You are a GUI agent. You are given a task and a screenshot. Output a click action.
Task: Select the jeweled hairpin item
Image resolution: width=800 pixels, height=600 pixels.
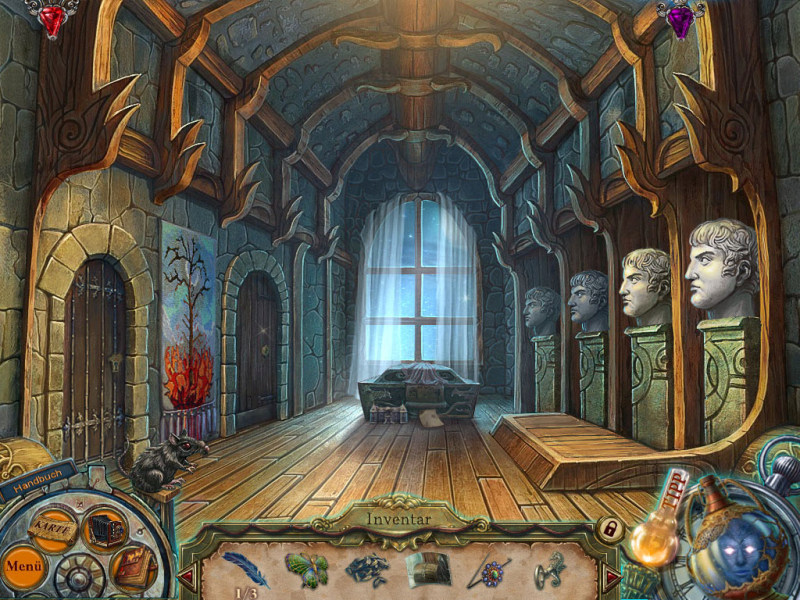[490, 570]
